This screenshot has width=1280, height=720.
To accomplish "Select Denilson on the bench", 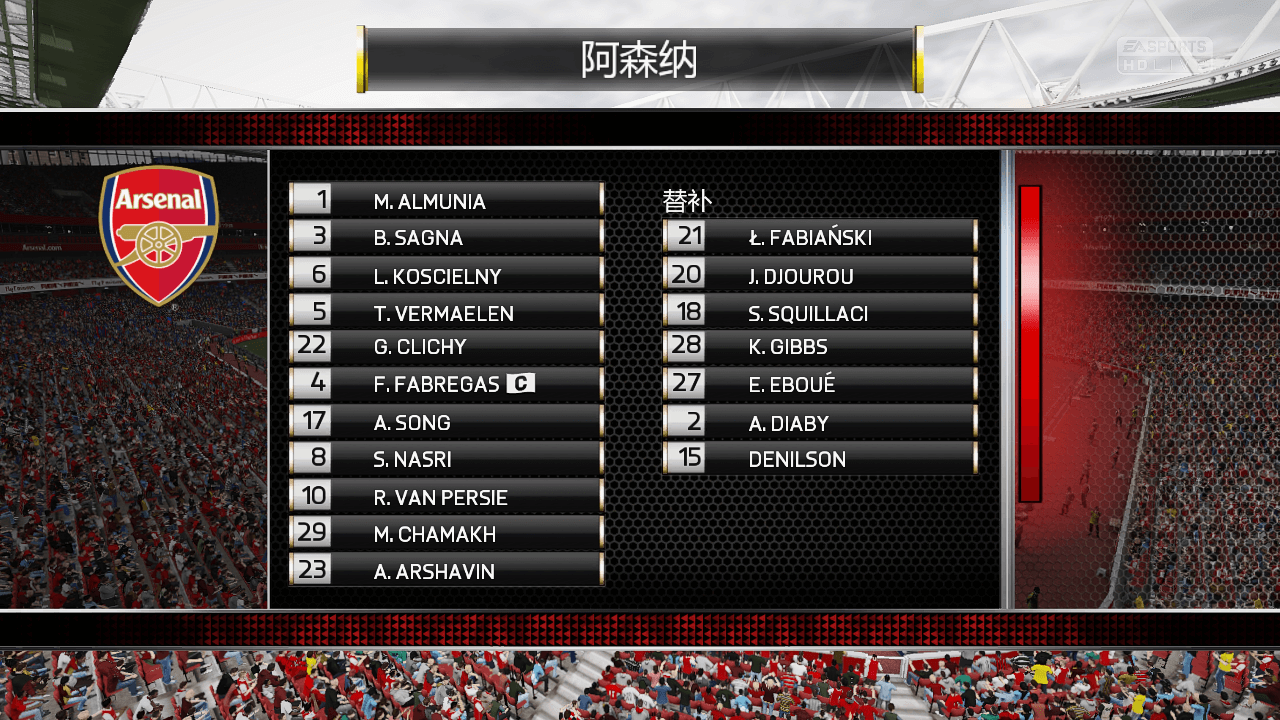I will [820, 459].
